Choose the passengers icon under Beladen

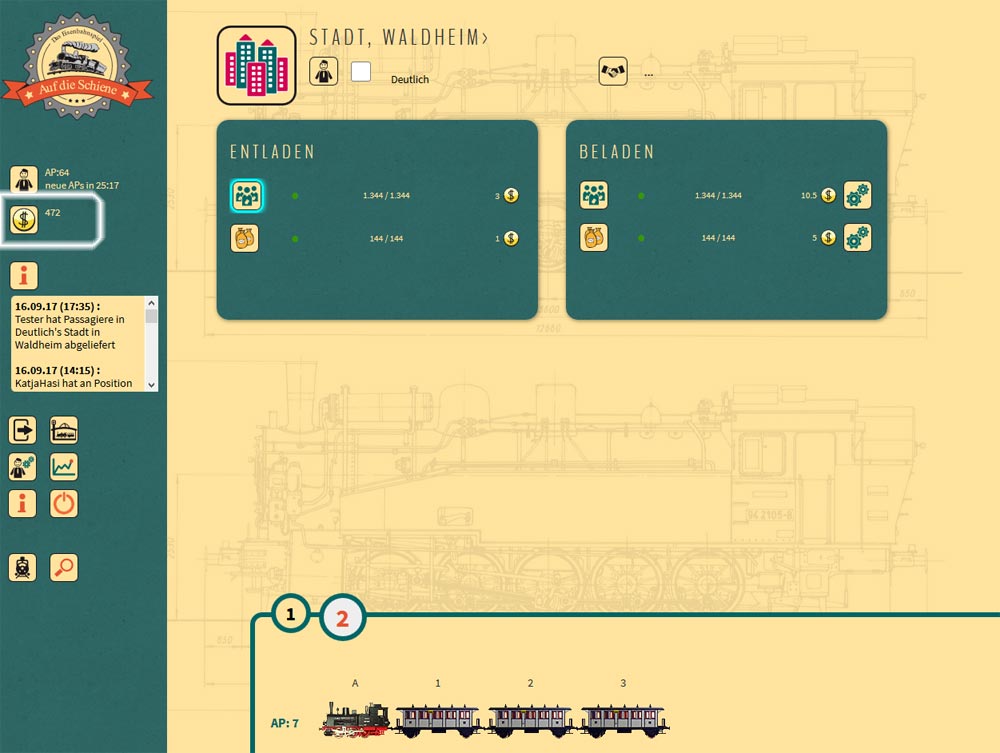click(x=595, y=196)
